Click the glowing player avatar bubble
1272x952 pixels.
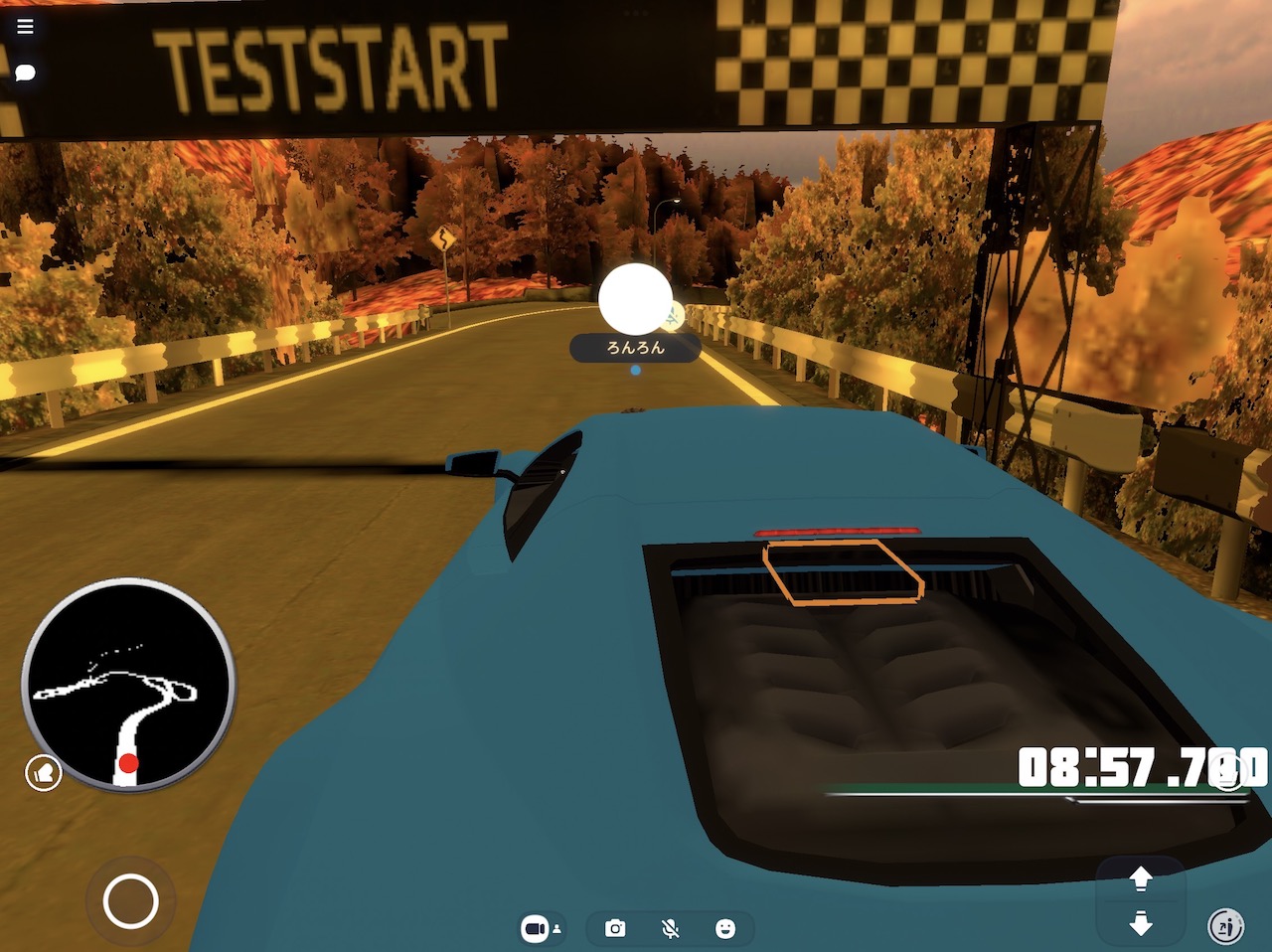pyautogui.click(x=636, y=296)
